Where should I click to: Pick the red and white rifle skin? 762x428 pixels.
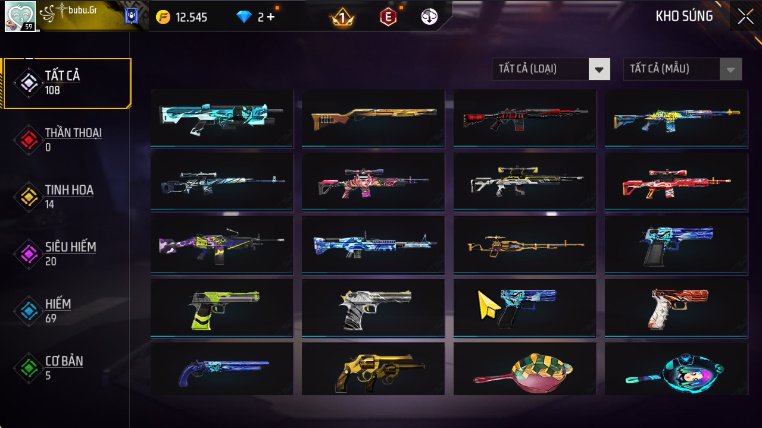[x=675, y=181]
